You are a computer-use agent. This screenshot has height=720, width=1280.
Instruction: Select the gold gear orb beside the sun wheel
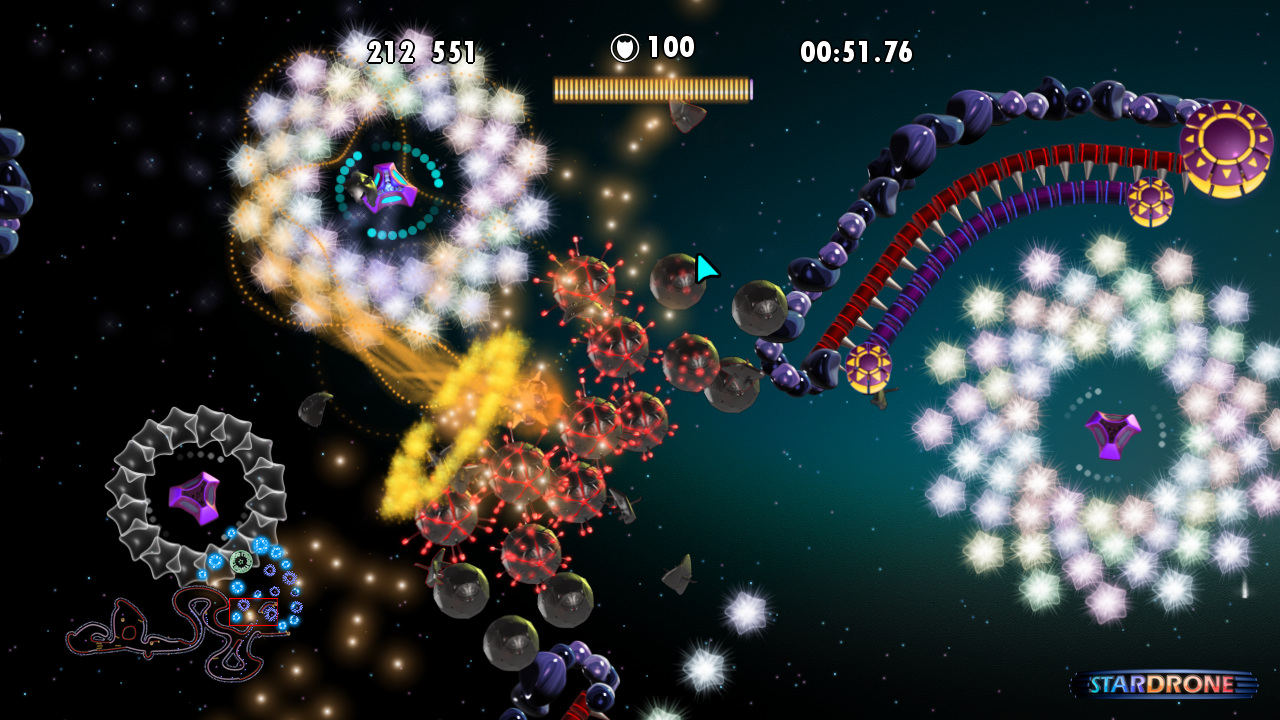click(x=1152, y=198)
